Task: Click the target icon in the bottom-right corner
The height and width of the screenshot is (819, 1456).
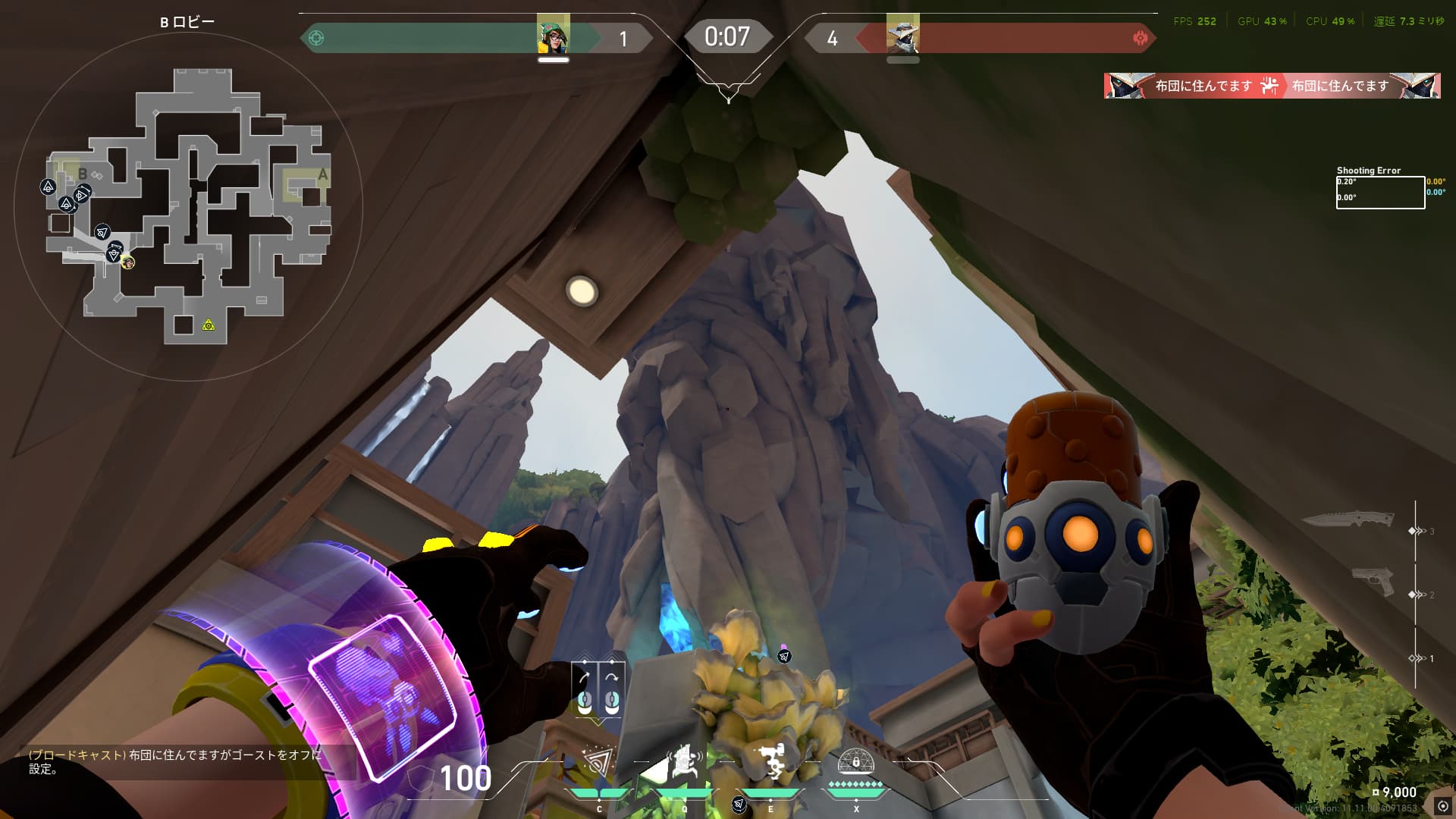Action: [1442, 807]
